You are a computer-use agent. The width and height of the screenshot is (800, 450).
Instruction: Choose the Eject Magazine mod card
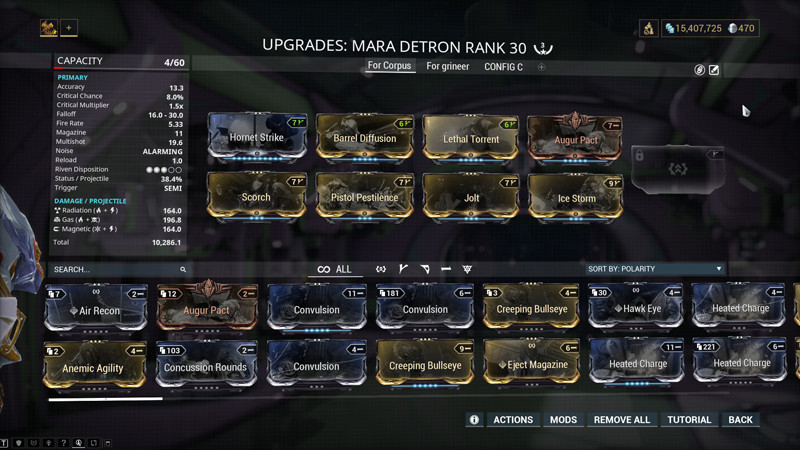[531, 365]
